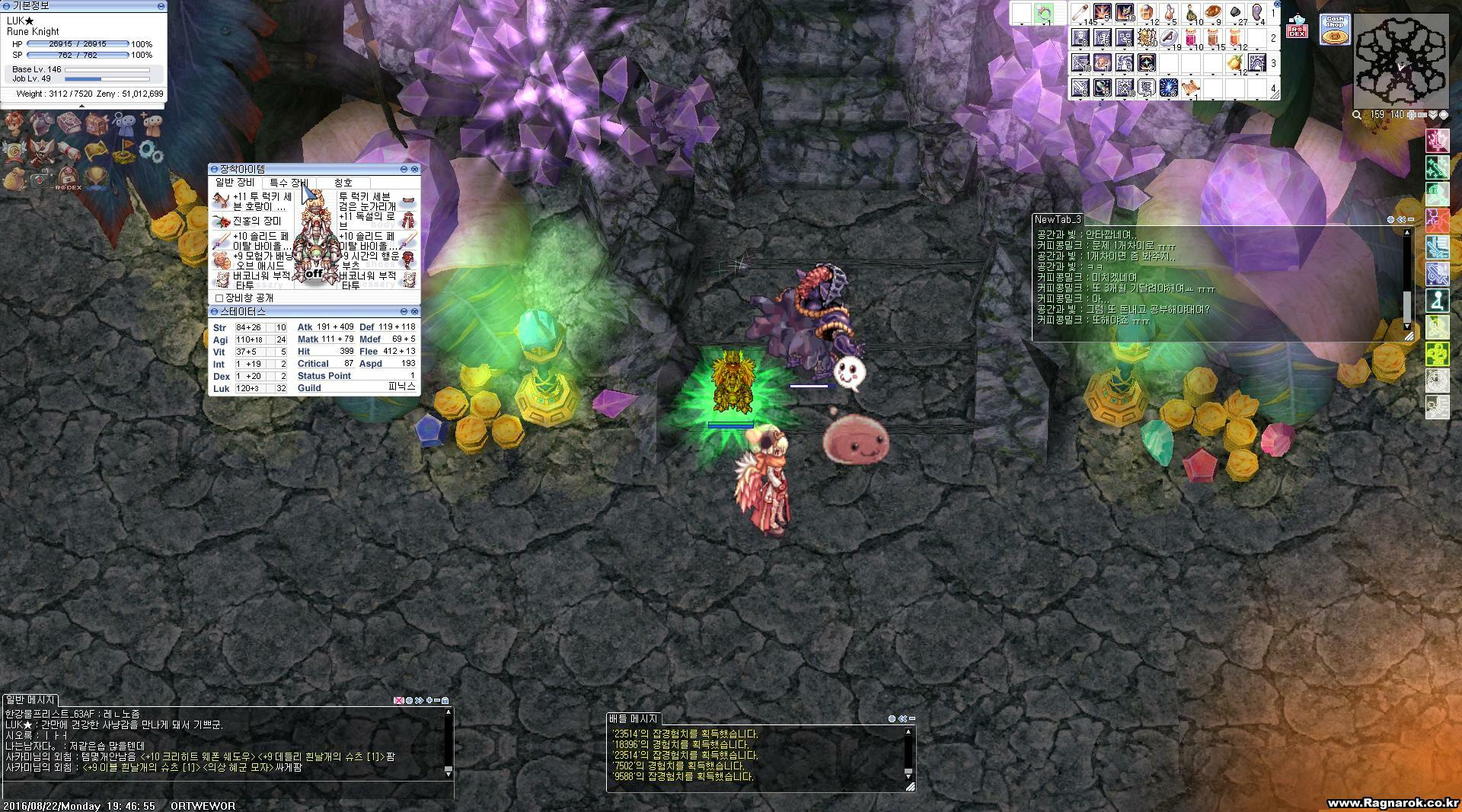The width and height of the screenshot is (1462, 812).
Task: Select the 배틀 메시지 battle log tab
Action: 634,718
